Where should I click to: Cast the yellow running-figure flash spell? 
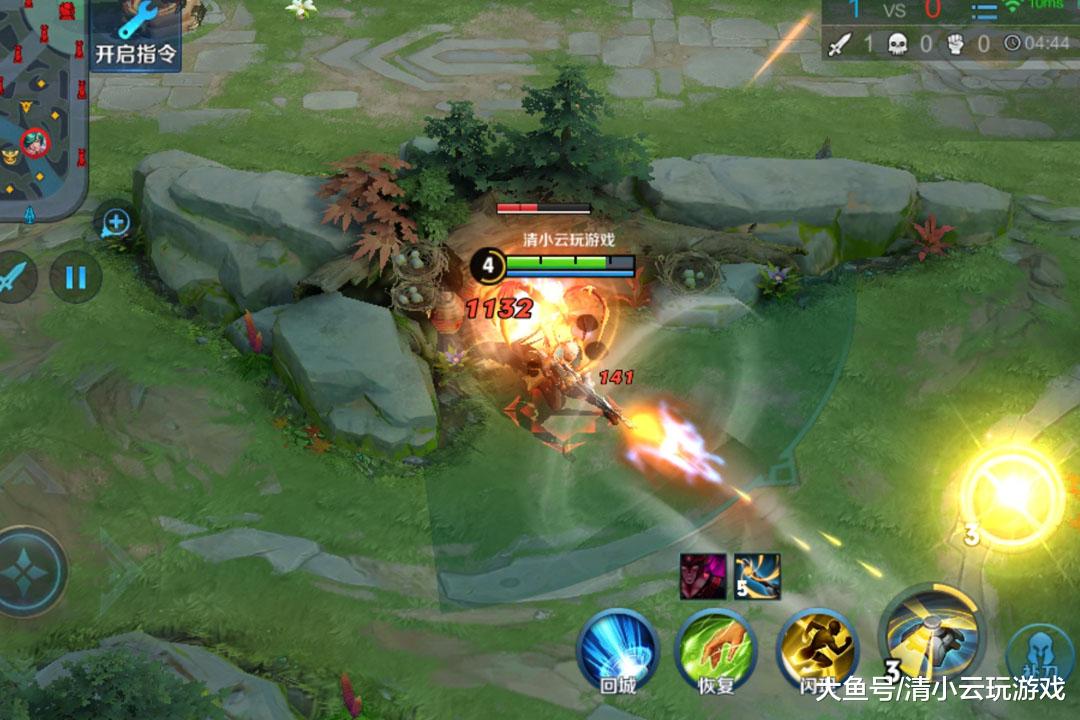pyautogui.click(x=818, y=647)
